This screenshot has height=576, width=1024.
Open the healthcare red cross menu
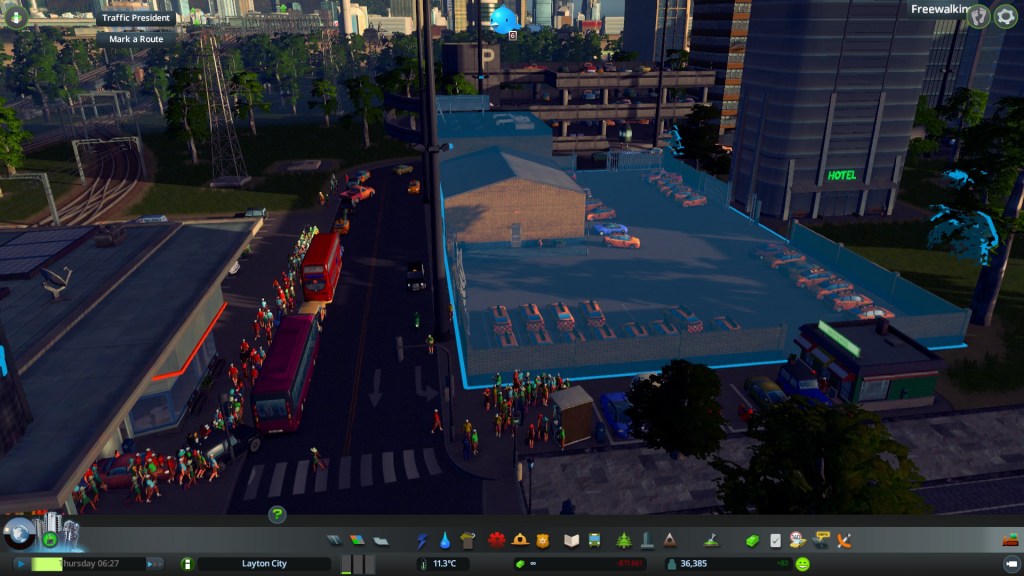[x=497, y=541]
